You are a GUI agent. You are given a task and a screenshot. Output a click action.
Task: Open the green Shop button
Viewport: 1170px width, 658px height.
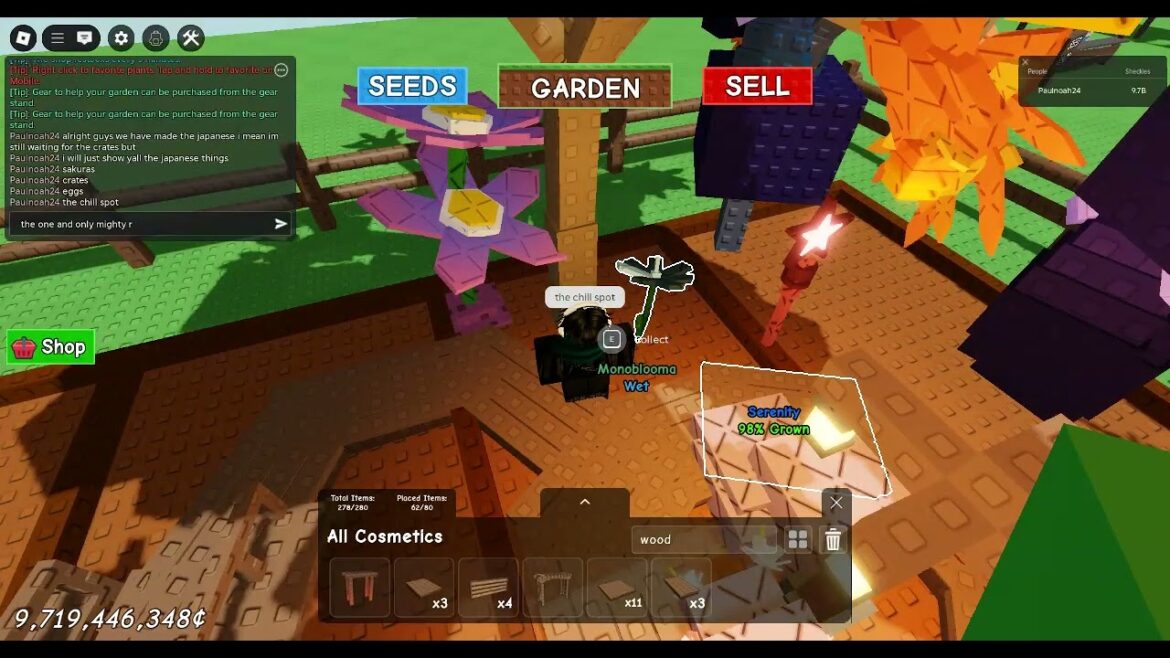click(51, 347)
